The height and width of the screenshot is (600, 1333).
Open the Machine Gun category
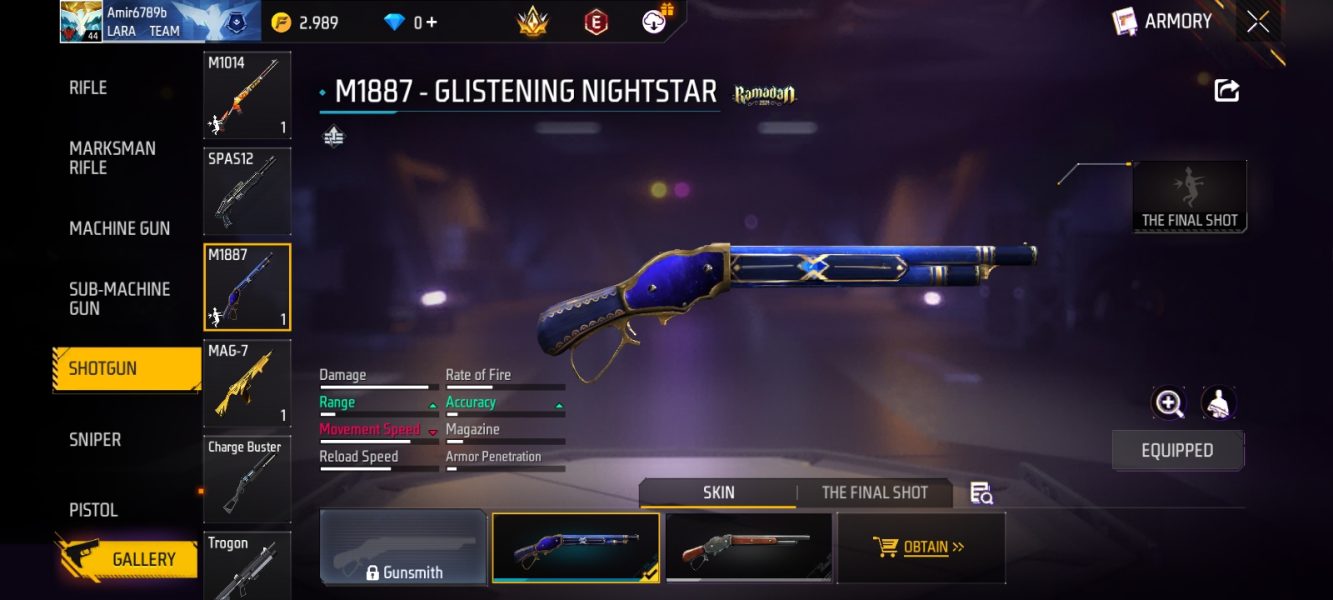tap(119, 228)
